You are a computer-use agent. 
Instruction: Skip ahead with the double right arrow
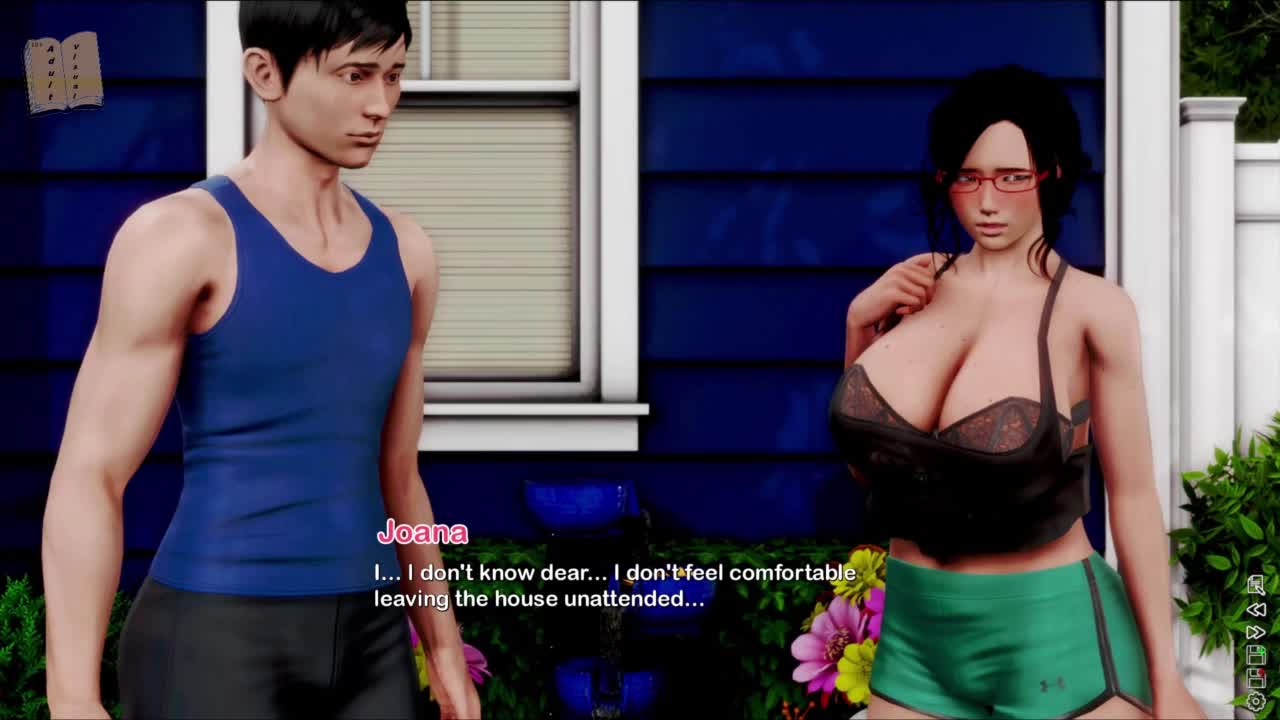pos(1256,632)
